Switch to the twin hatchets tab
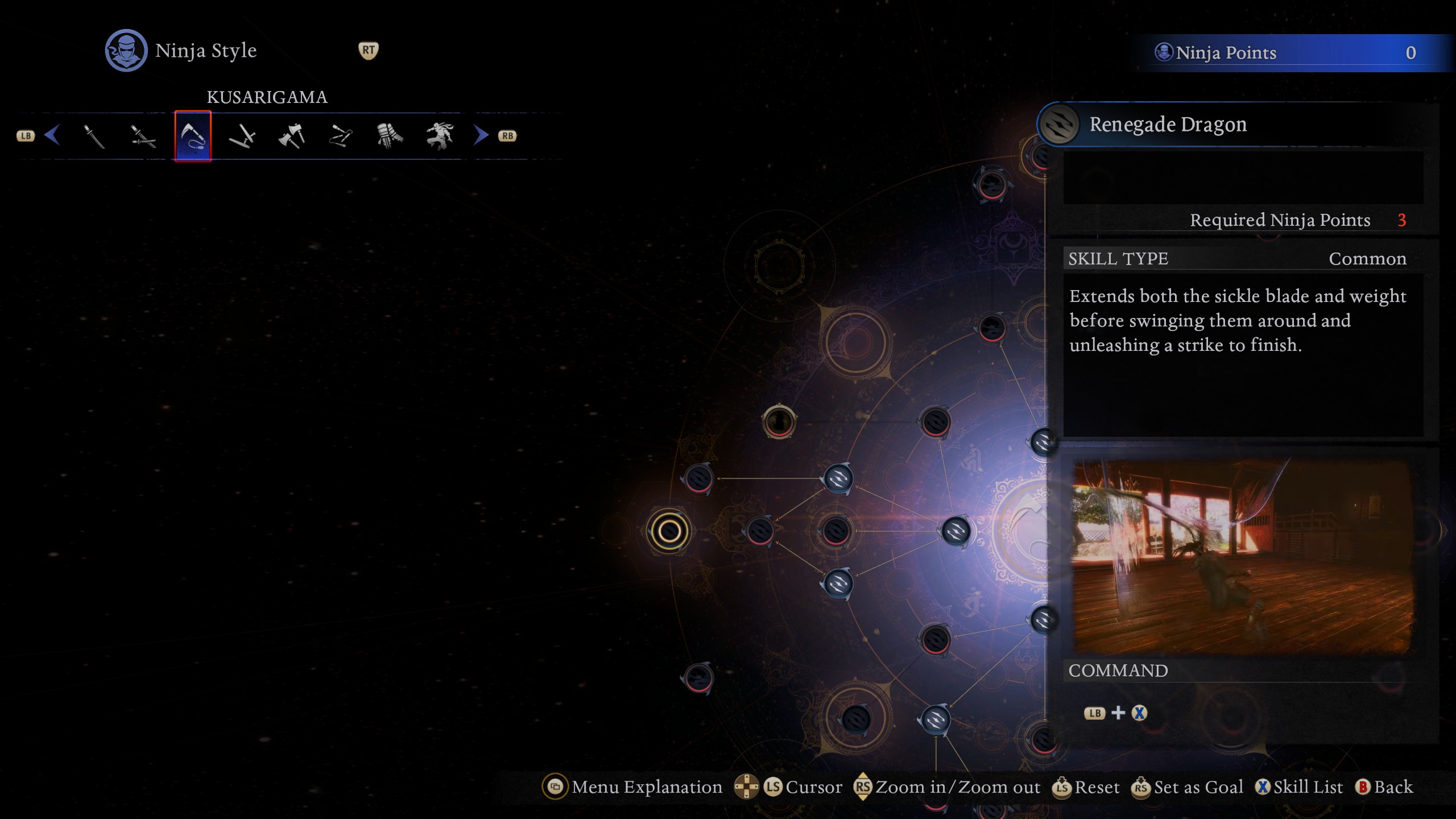 (292, 136)
